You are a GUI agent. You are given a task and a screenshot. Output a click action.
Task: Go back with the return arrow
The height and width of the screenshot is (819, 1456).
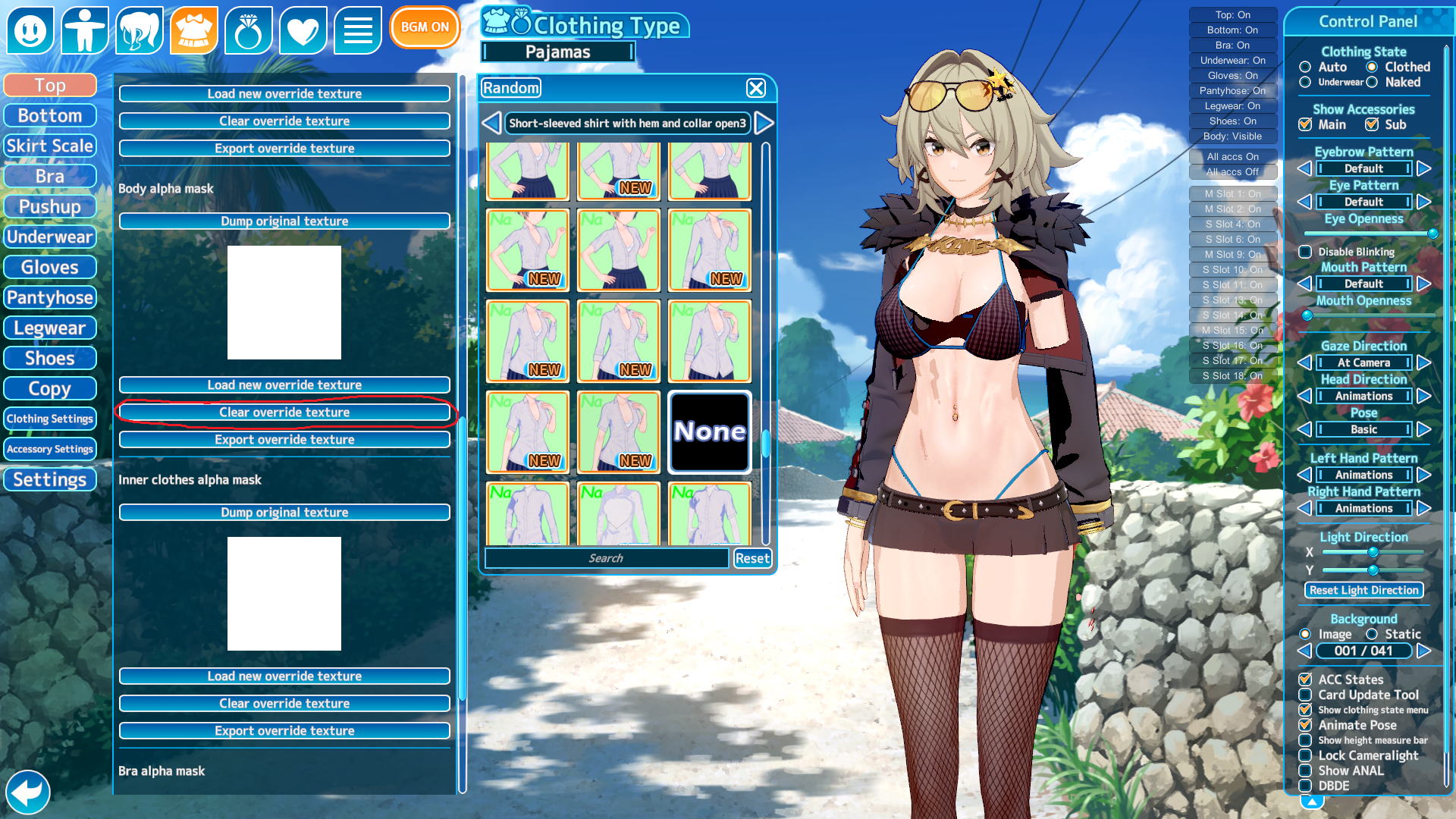28,792
